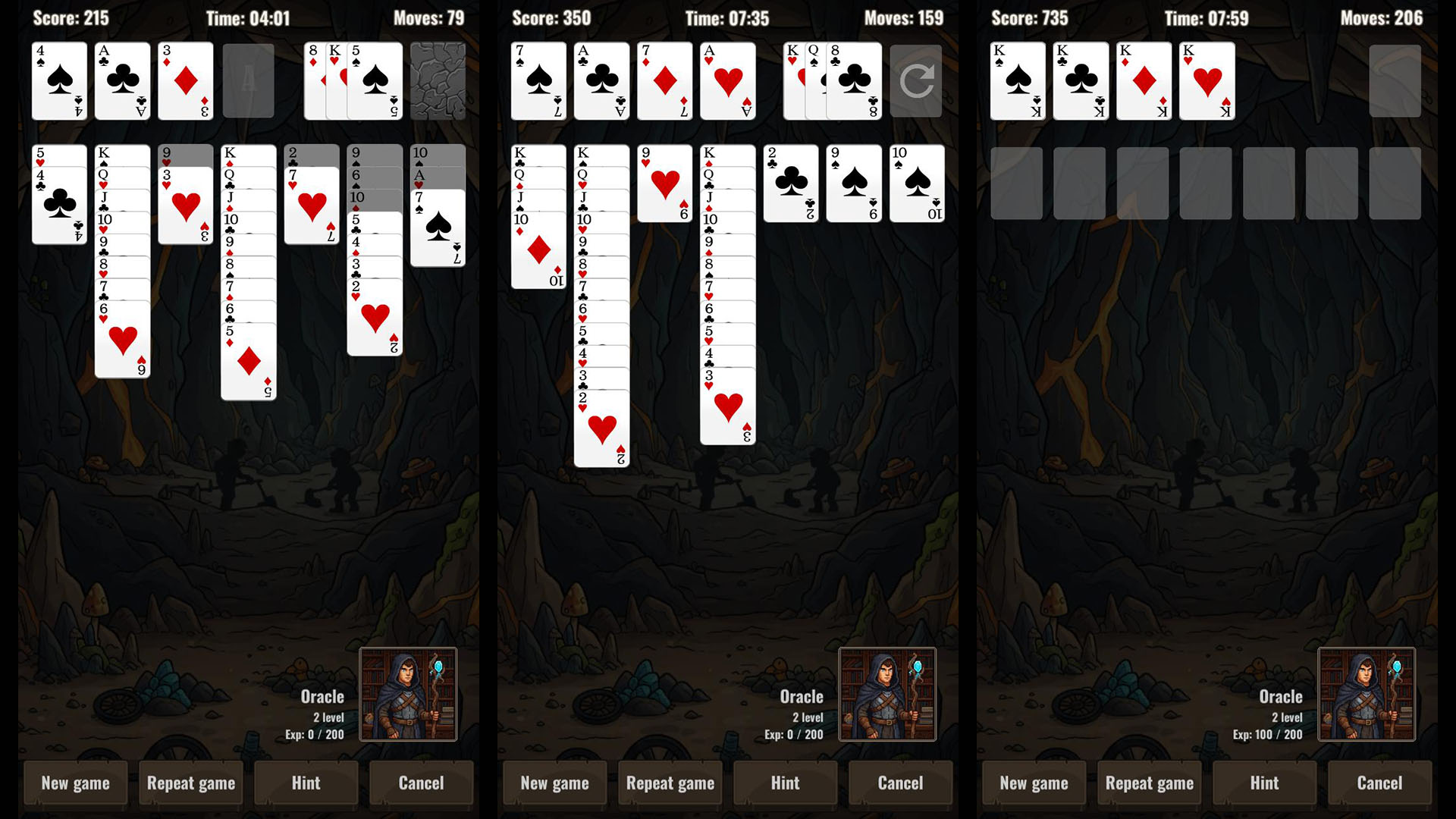Click the 9 of Hearts atop a tableau column
The image size is (1456, 819).
point(664,182)
